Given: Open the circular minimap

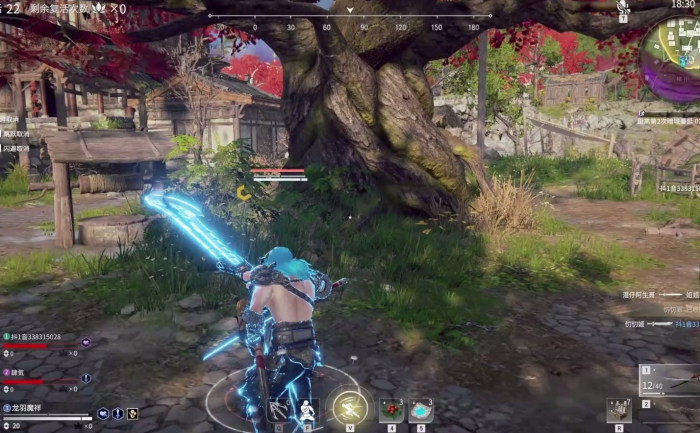Looking at the screenshot, I should [x=672, y=48].
